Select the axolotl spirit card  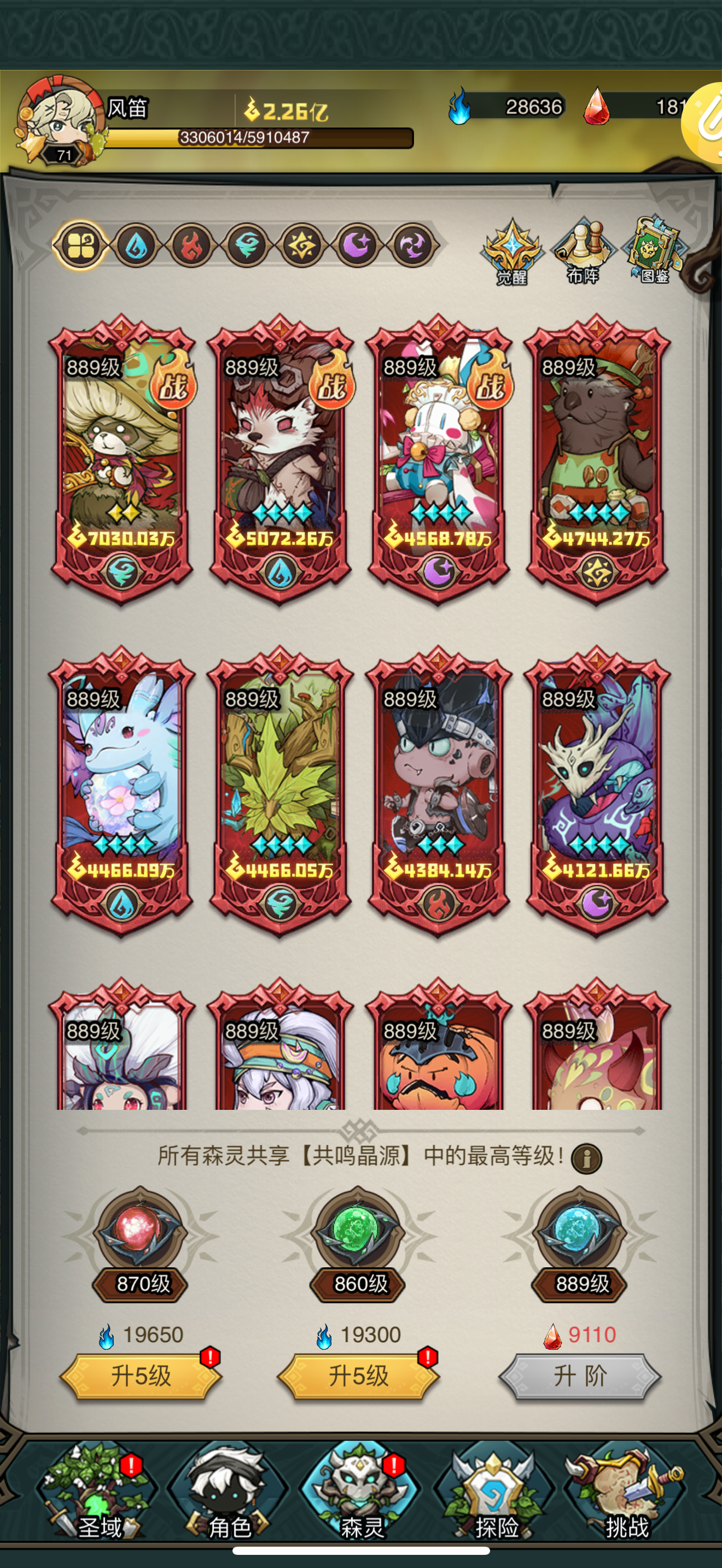122,785
